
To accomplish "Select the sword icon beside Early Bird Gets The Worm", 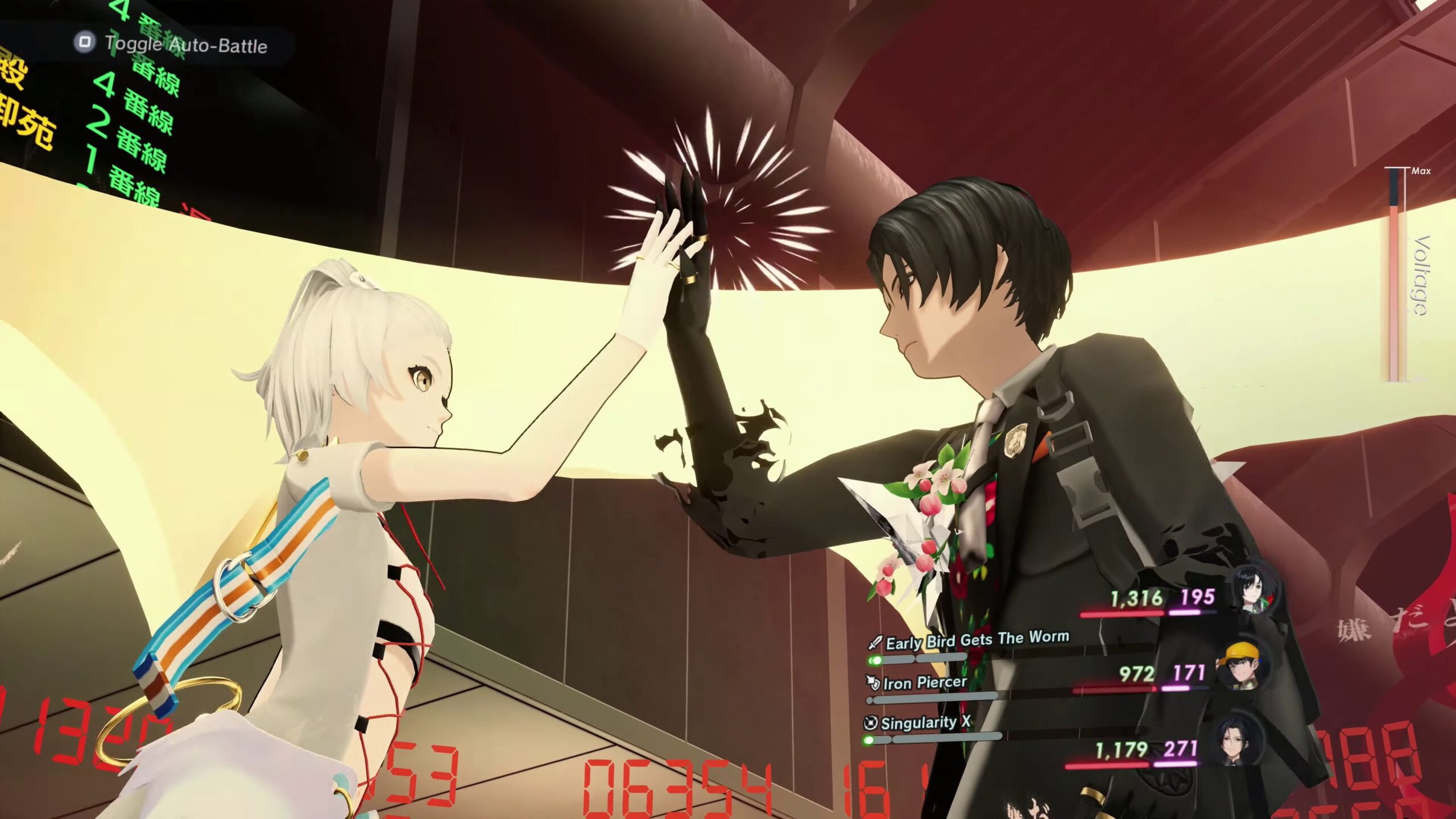I will (875, 642).
